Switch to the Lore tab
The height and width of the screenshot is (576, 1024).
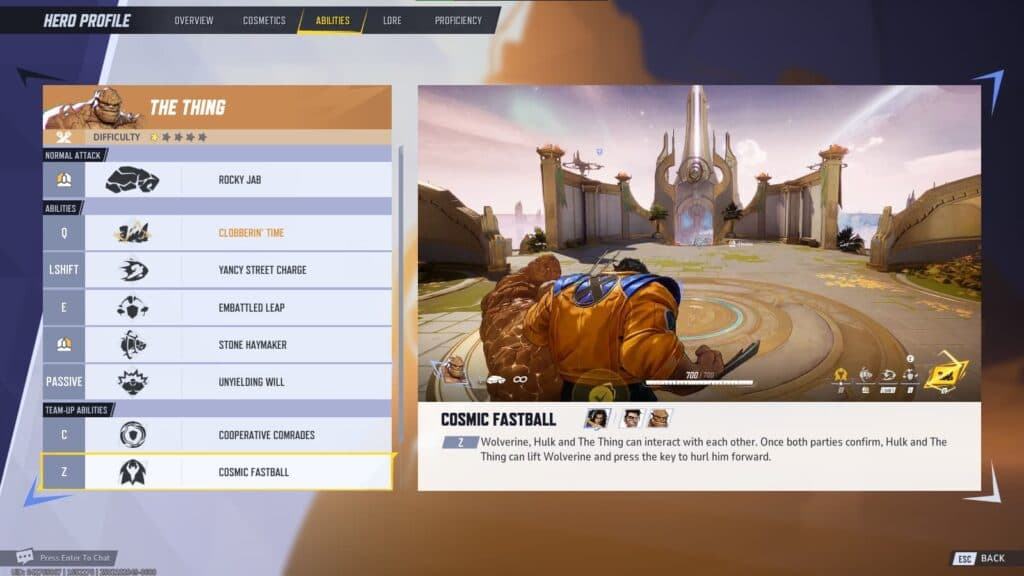click(394, 20)
